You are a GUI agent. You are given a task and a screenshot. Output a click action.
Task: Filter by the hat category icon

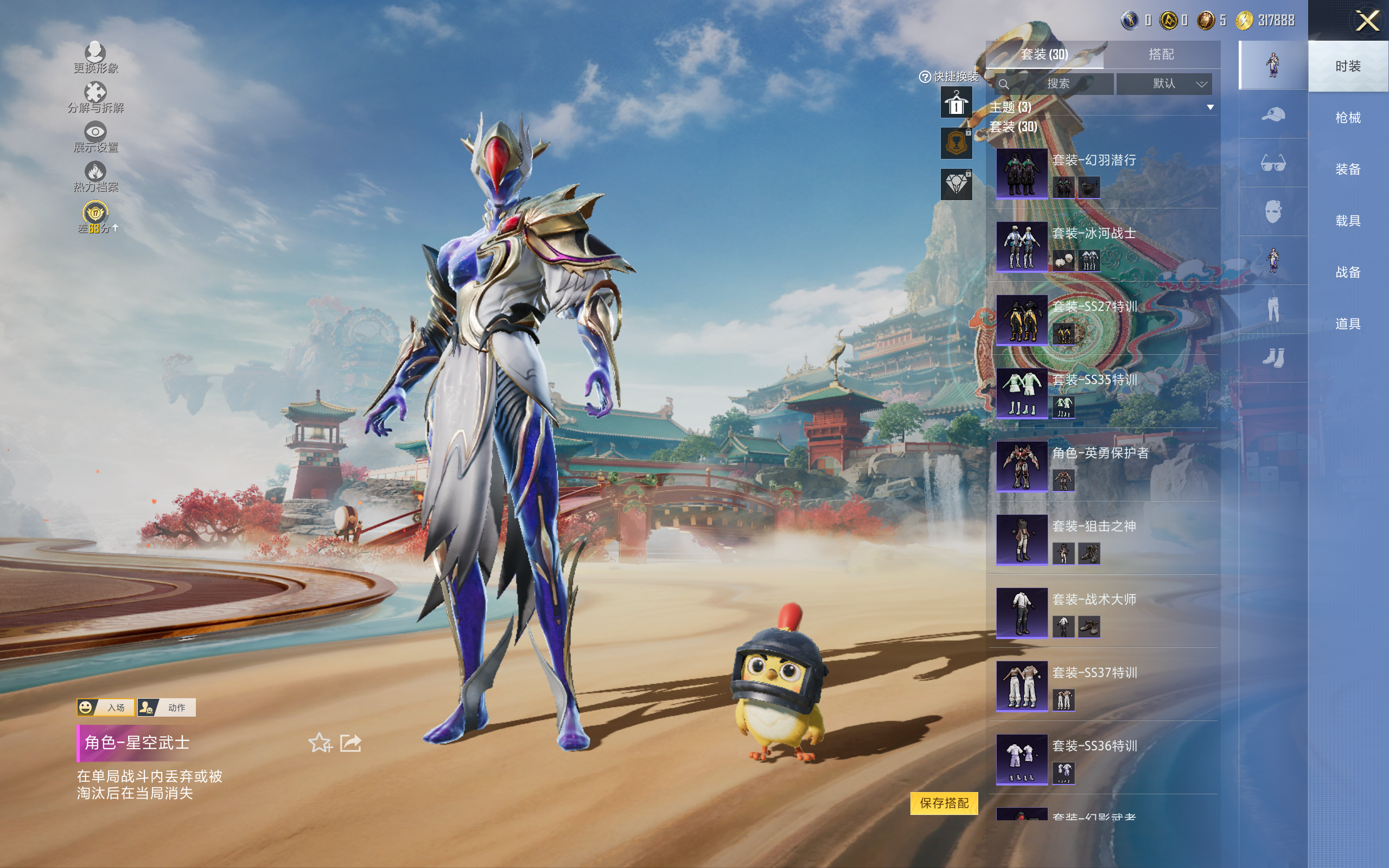(x=1272, y=114)
